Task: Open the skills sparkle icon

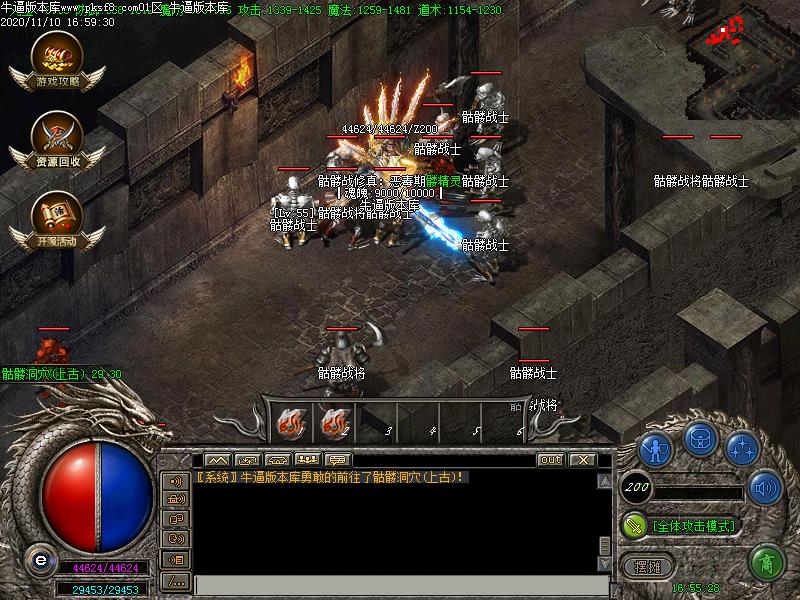Action: pyautogui.click(x=742, y=449)
